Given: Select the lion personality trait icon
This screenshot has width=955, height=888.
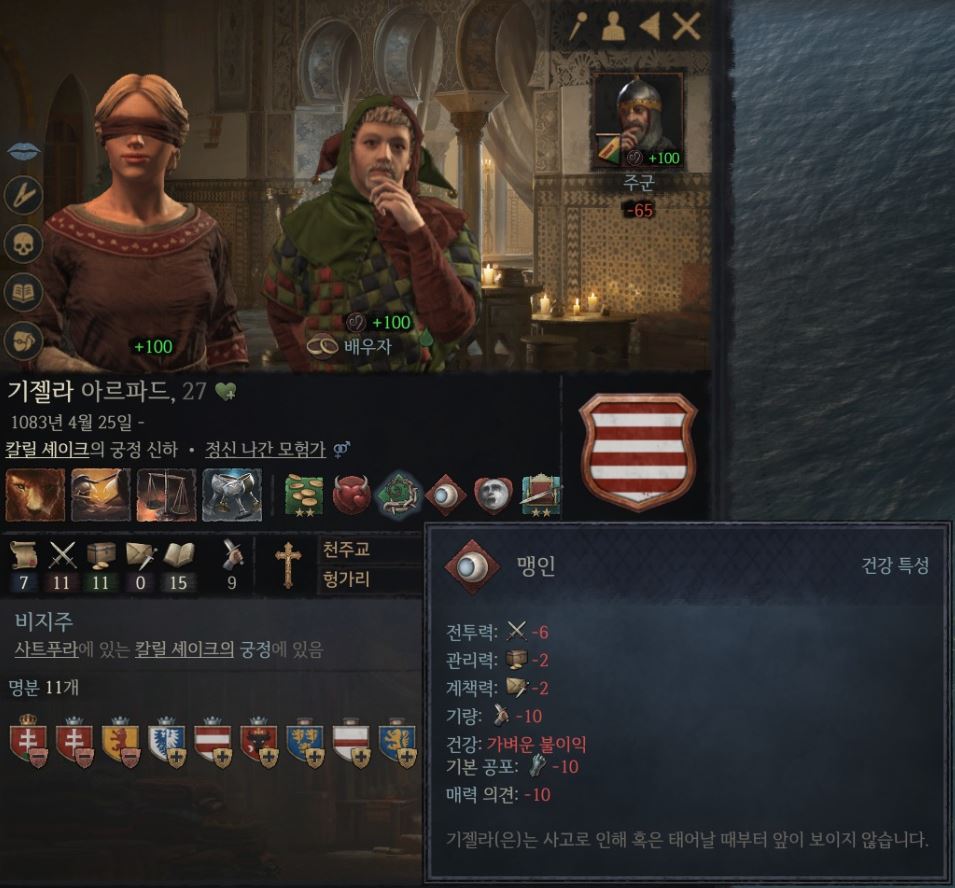Looking at the screenshot, I should (x=35, y=495).
